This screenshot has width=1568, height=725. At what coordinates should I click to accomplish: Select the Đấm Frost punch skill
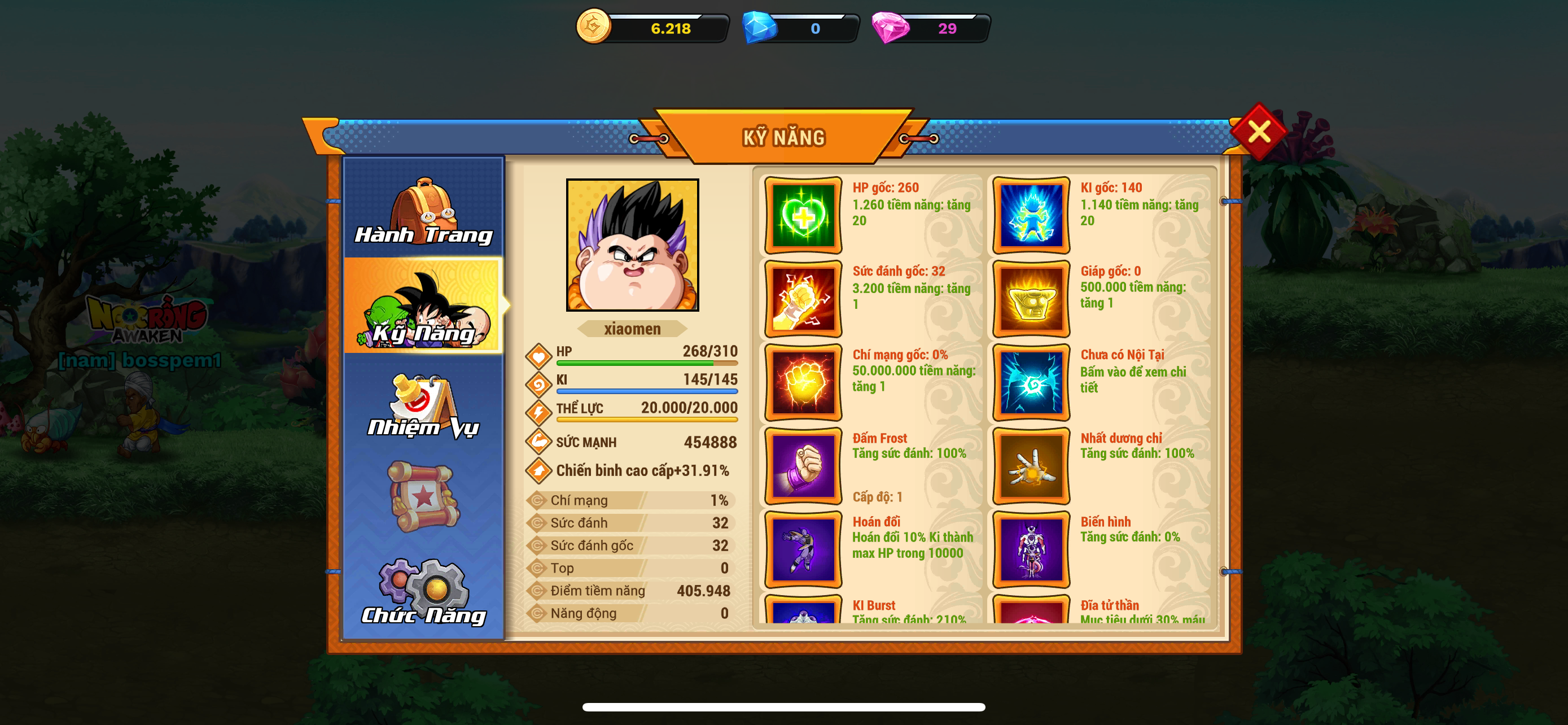[804, 466]
